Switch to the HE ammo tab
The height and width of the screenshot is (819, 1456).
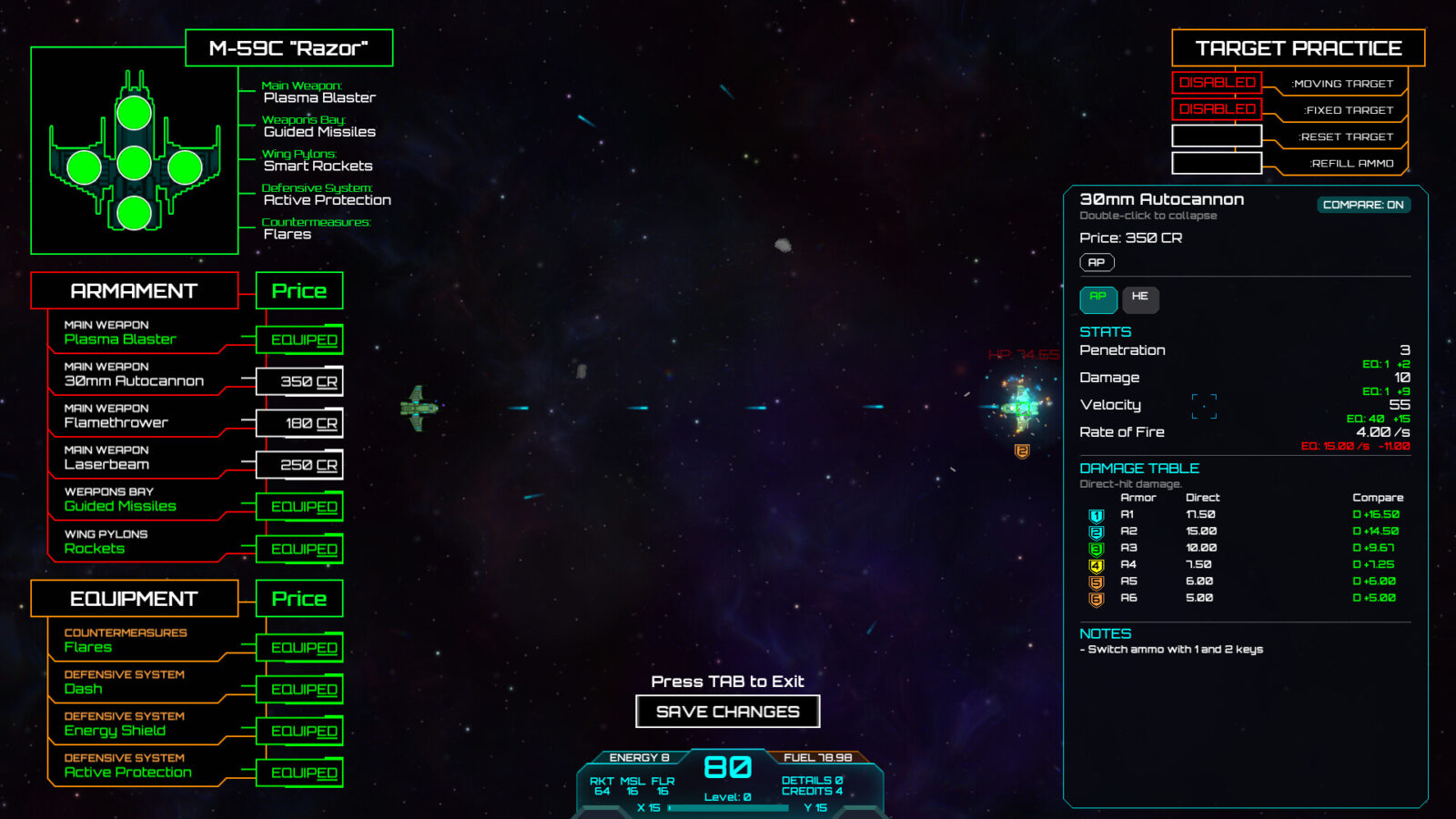1139,298
